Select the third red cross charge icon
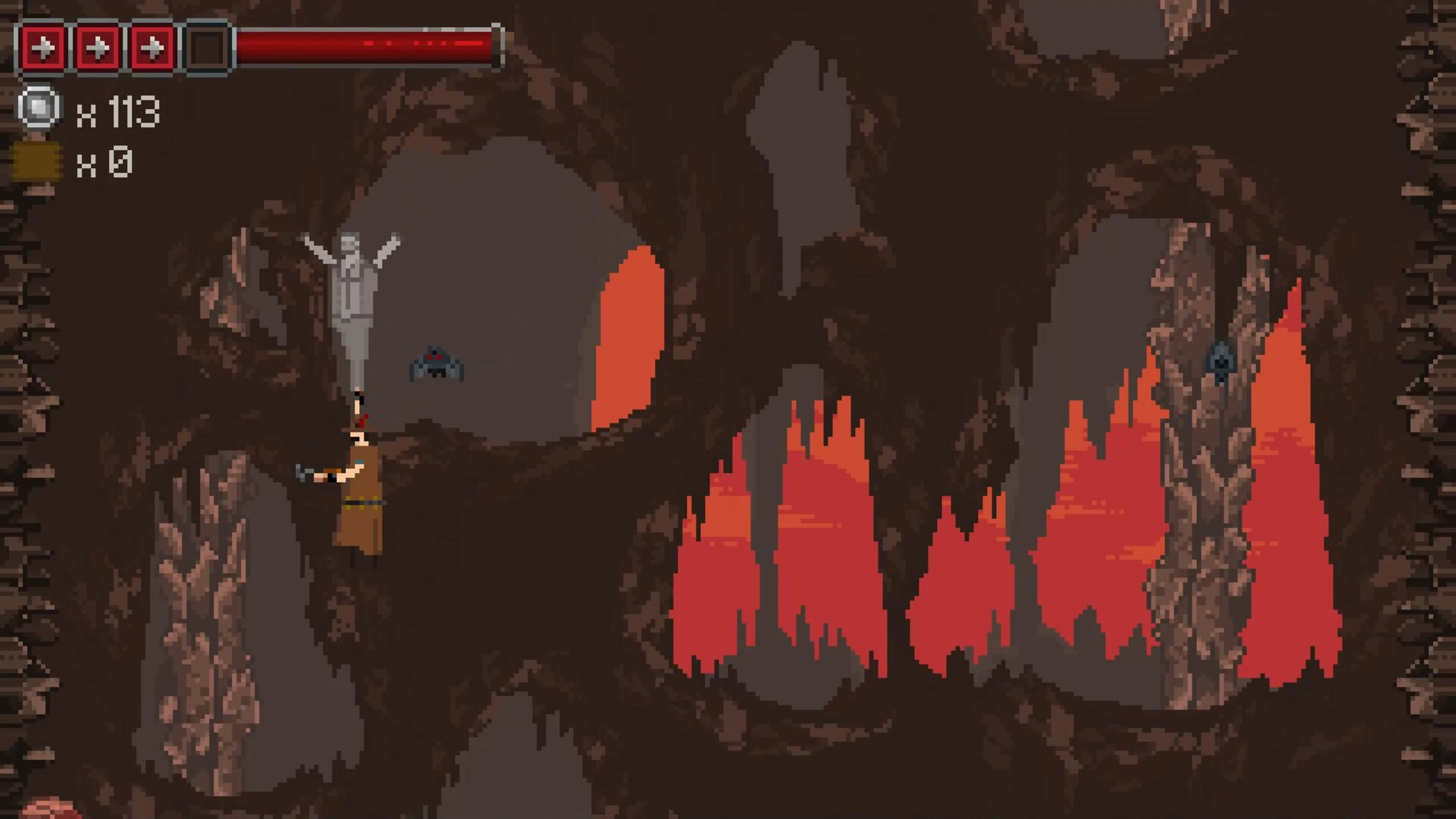Screen dimensions: 1456x819 152,49
